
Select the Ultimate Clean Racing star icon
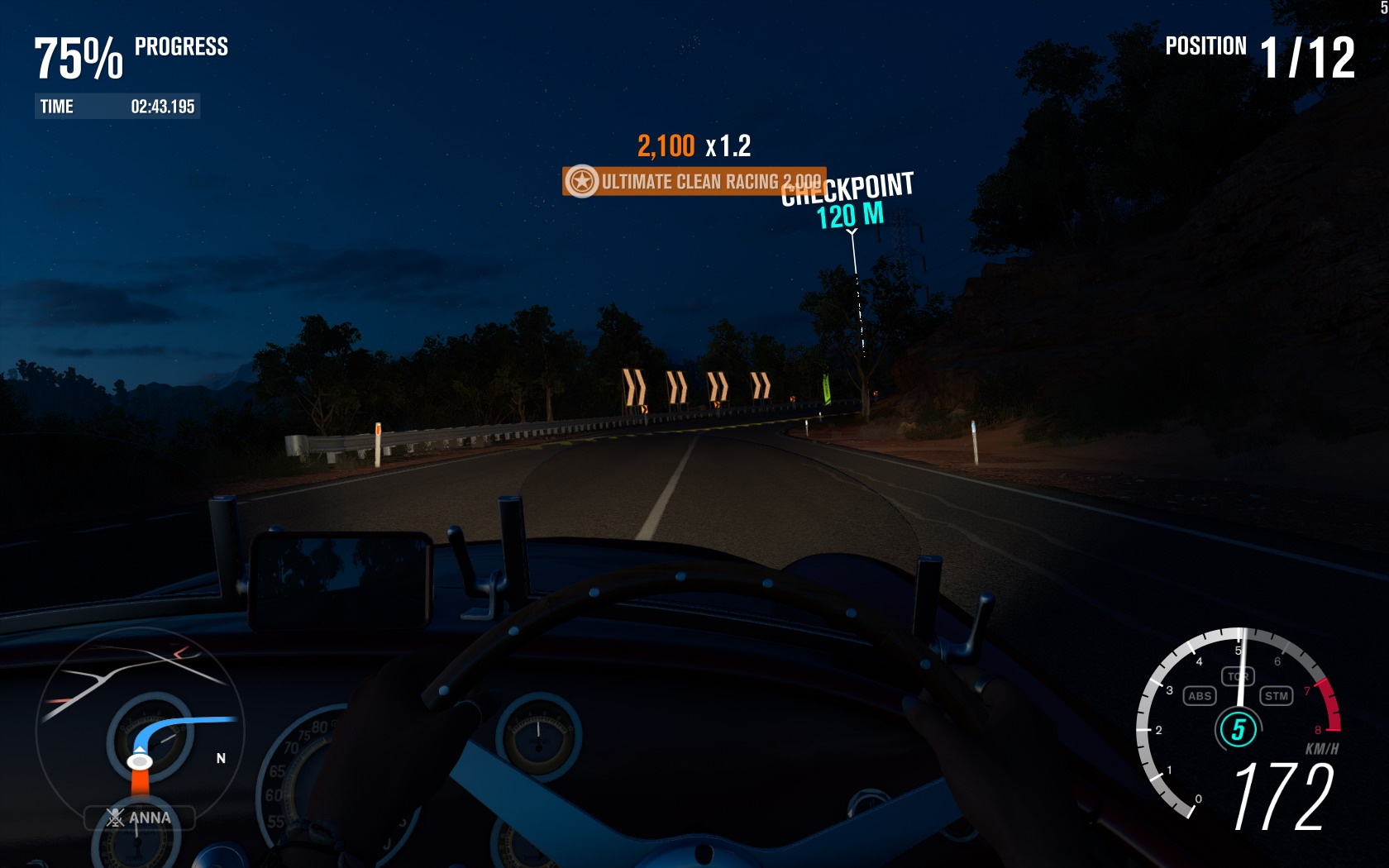582,181
